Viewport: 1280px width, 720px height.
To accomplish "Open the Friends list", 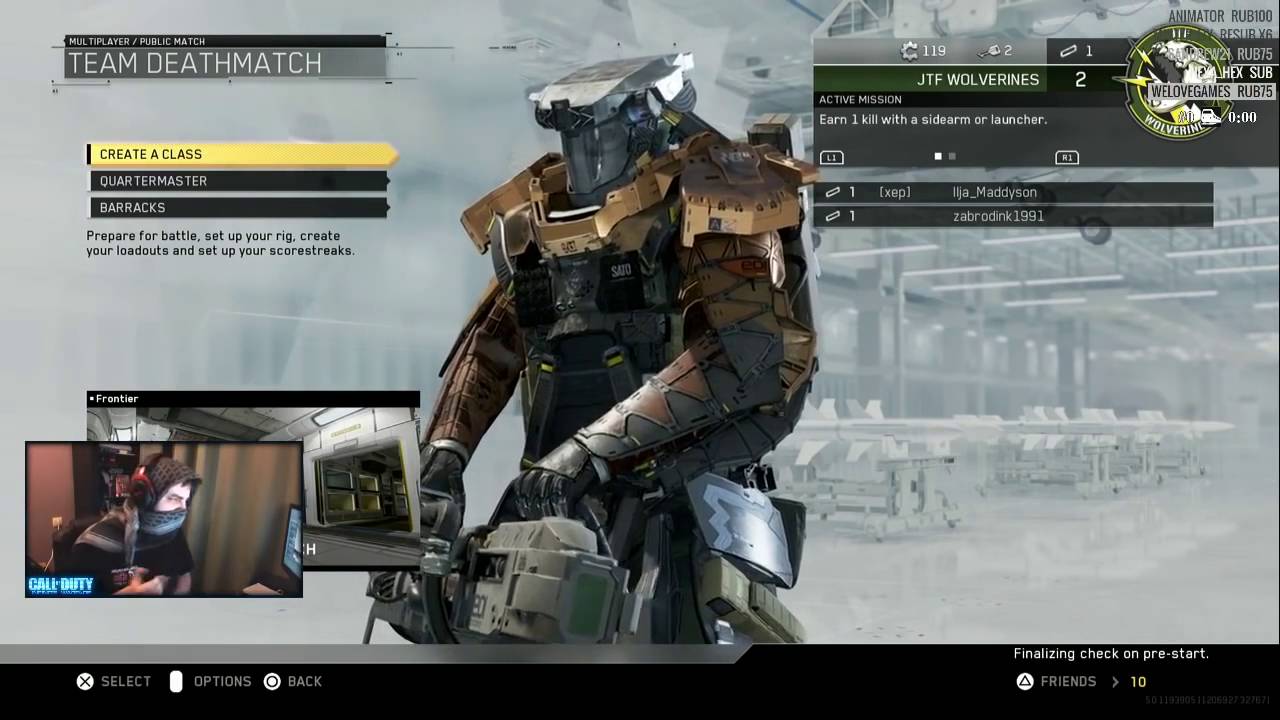I will tap(1068, 682).
